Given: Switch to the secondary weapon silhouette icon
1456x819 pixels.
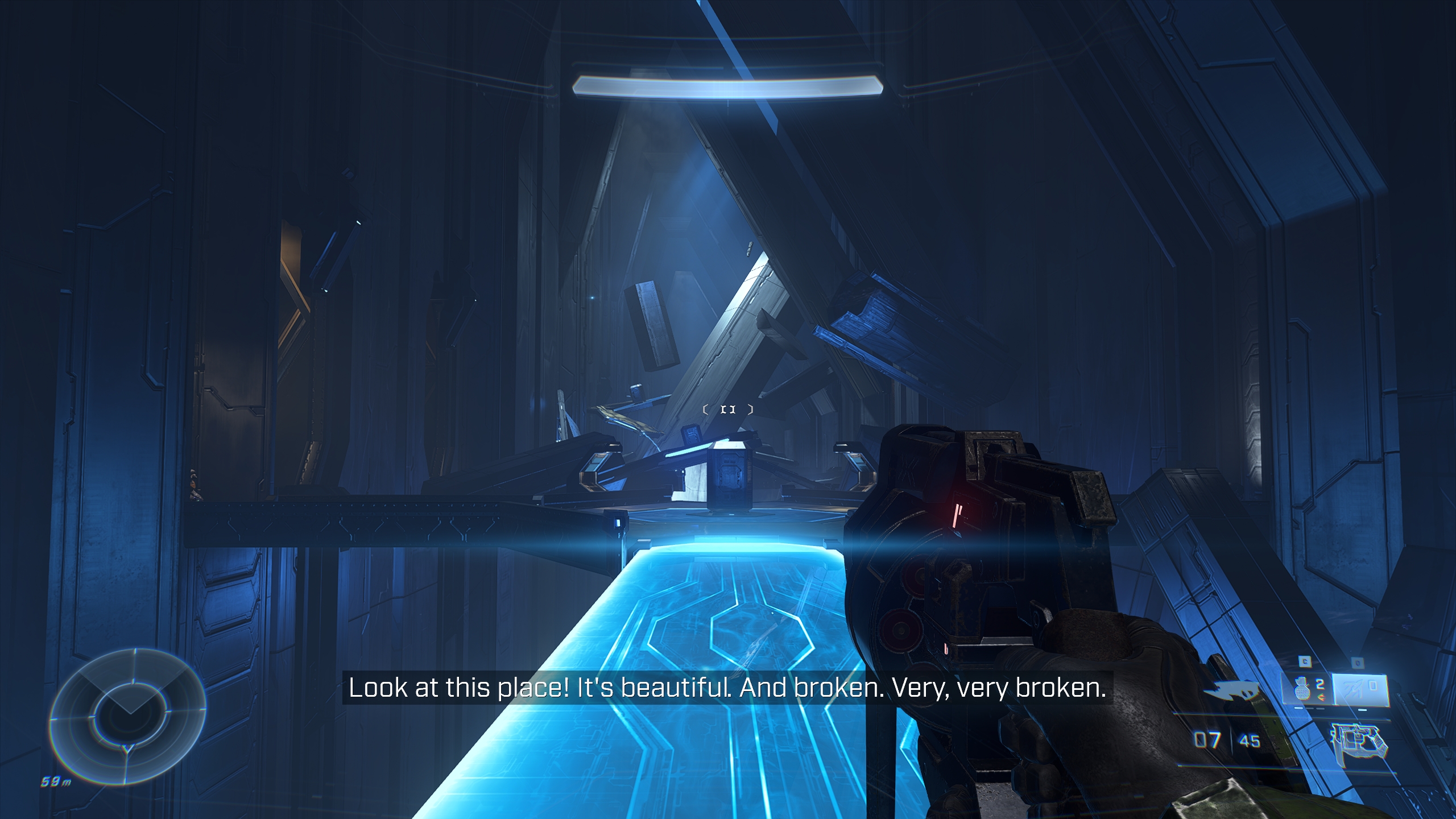Looking at the screenshot, I should [1232, 691].
